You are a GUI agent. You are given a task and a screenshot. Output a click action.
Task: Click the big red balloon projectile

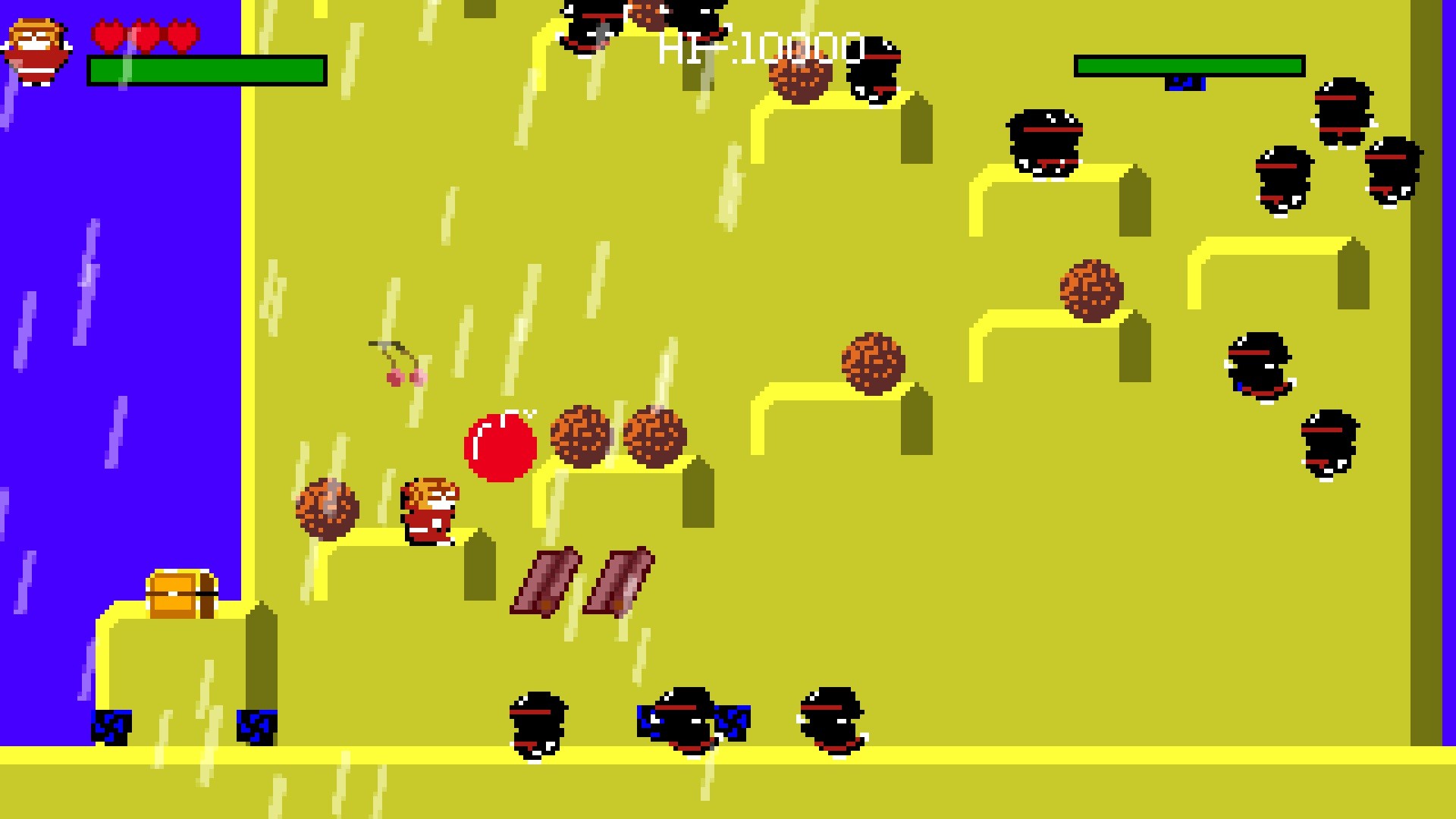[500, 447]
